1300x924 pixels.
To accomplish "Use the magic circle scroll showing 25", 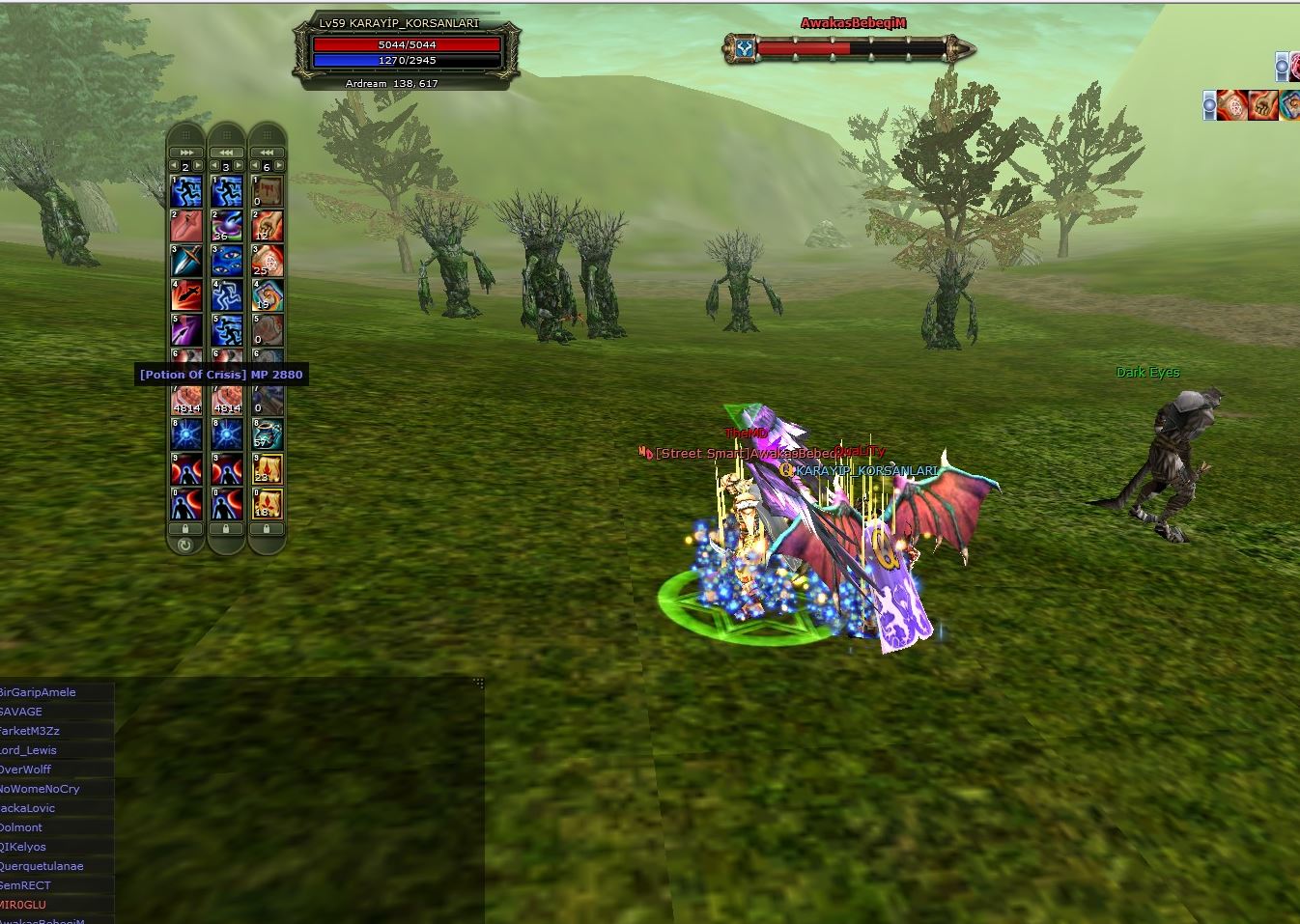I will (267, 262).
